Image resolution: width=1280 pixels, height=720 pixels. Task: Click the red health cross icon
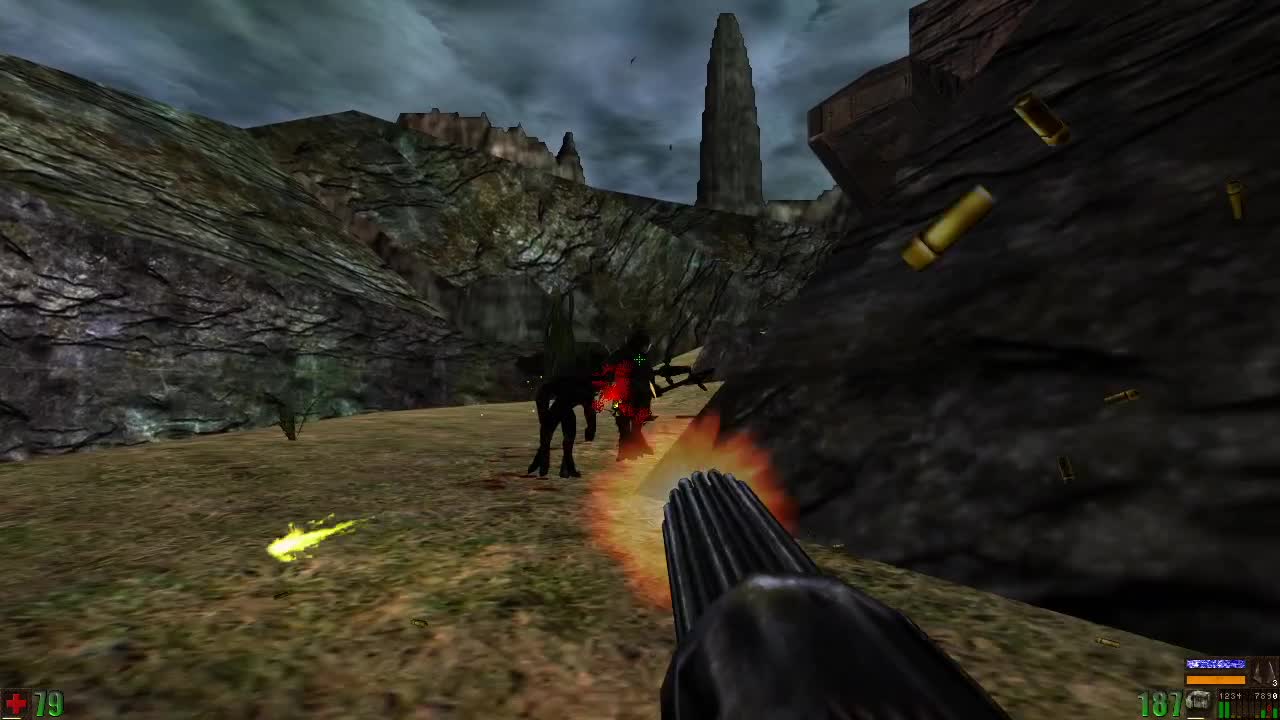click(15, 701)
